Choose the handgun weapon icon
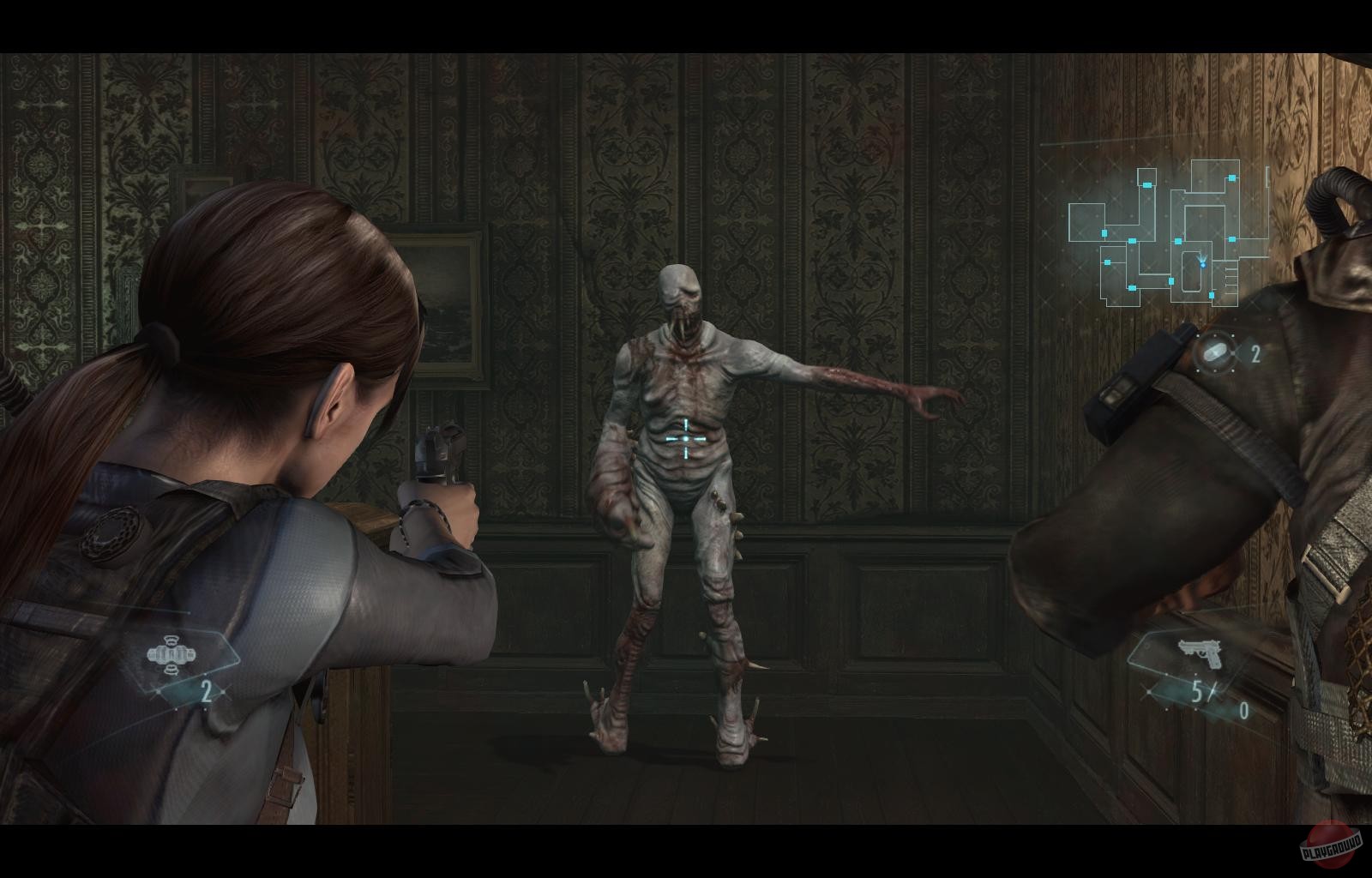Image resolution: width=1372 pixels, height=878 pixels. pos(1202,654)
